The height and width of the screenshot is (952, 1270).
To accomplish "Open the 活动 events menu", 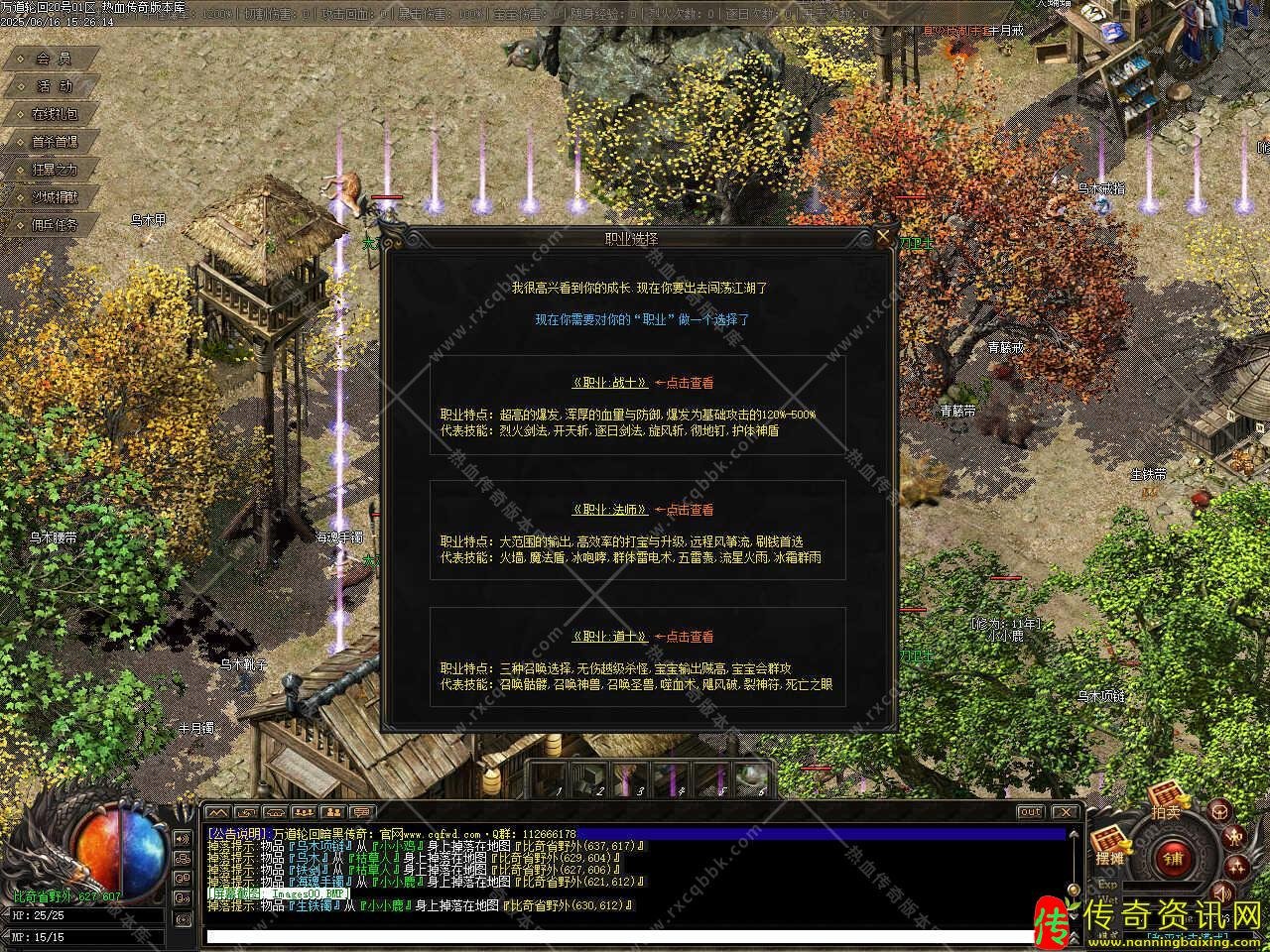I will coord(54,86).
